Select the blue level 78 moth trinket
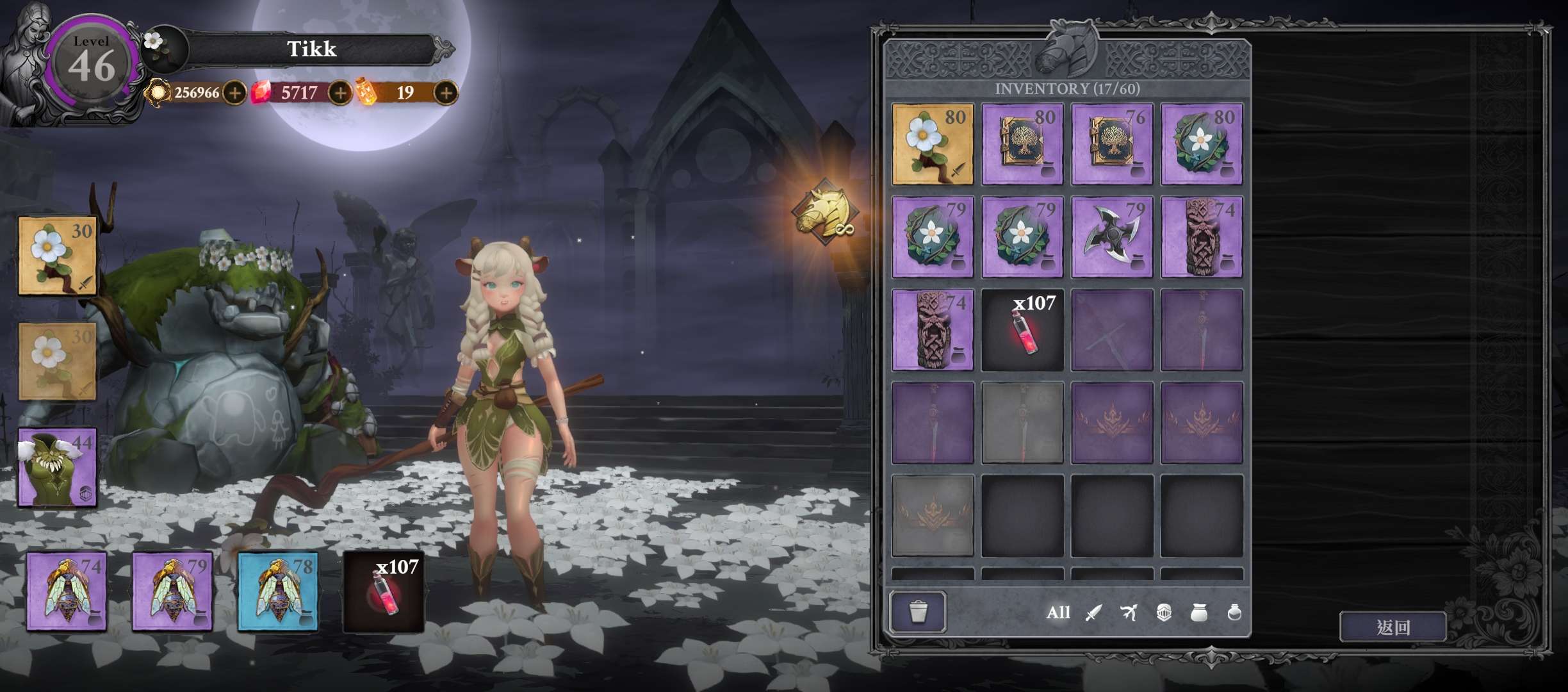The height and width of the screenshot is (692, 1568). (278, 591)
